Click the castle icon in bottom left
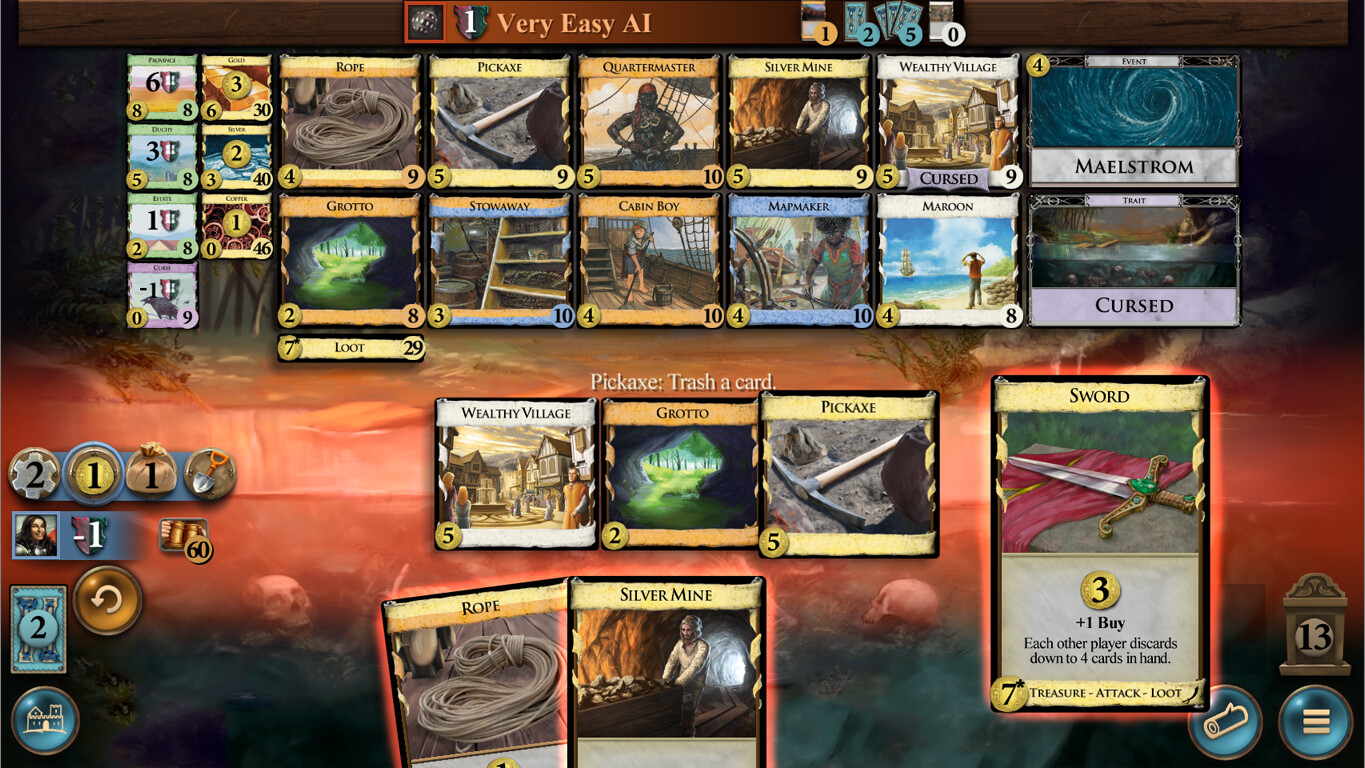Image resolution: width=1365 pixels, height=768 pixels. (47, 722)
